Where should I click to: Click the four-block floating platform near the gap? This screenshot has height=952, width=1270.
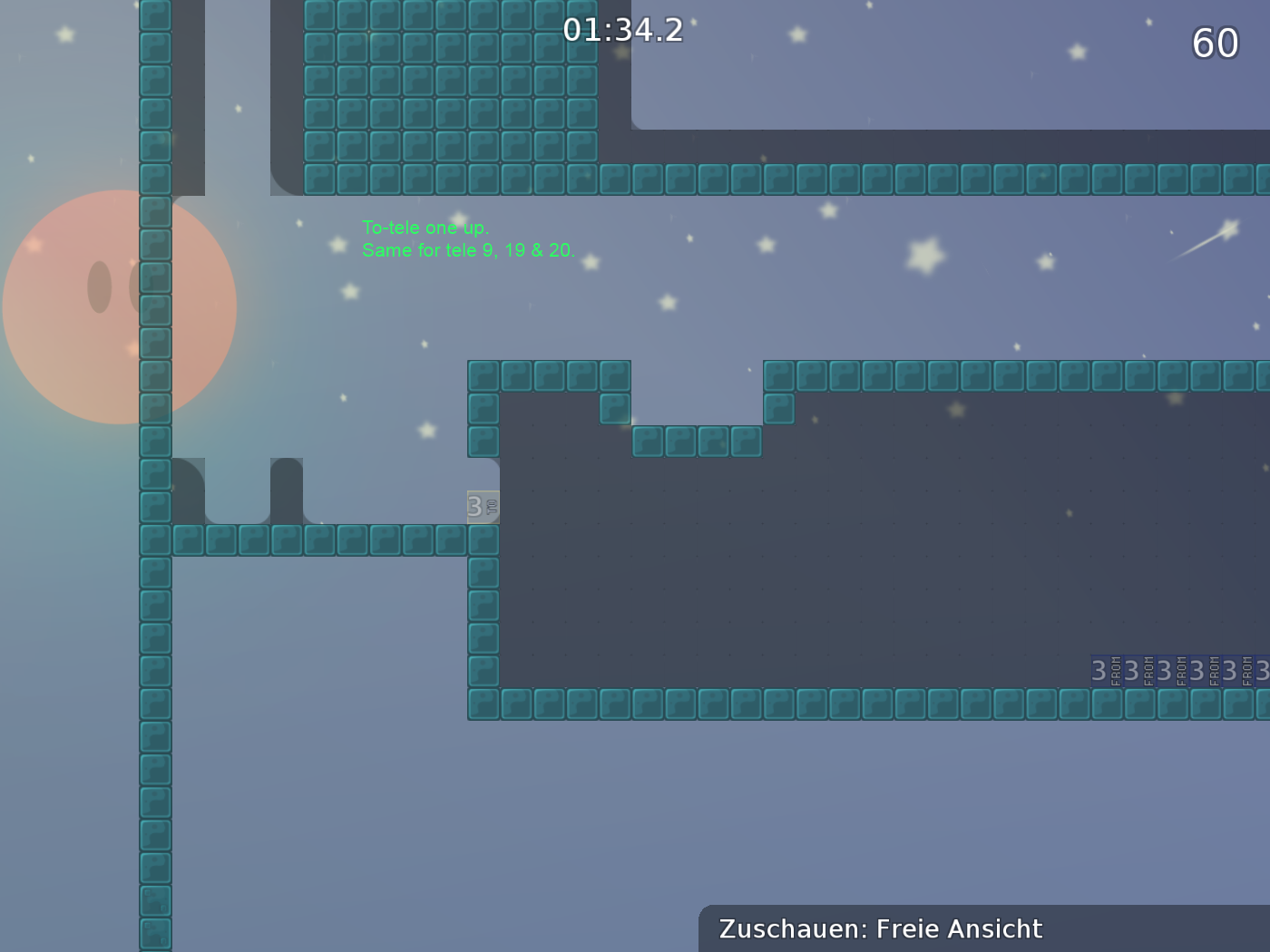tap(695, 442)
